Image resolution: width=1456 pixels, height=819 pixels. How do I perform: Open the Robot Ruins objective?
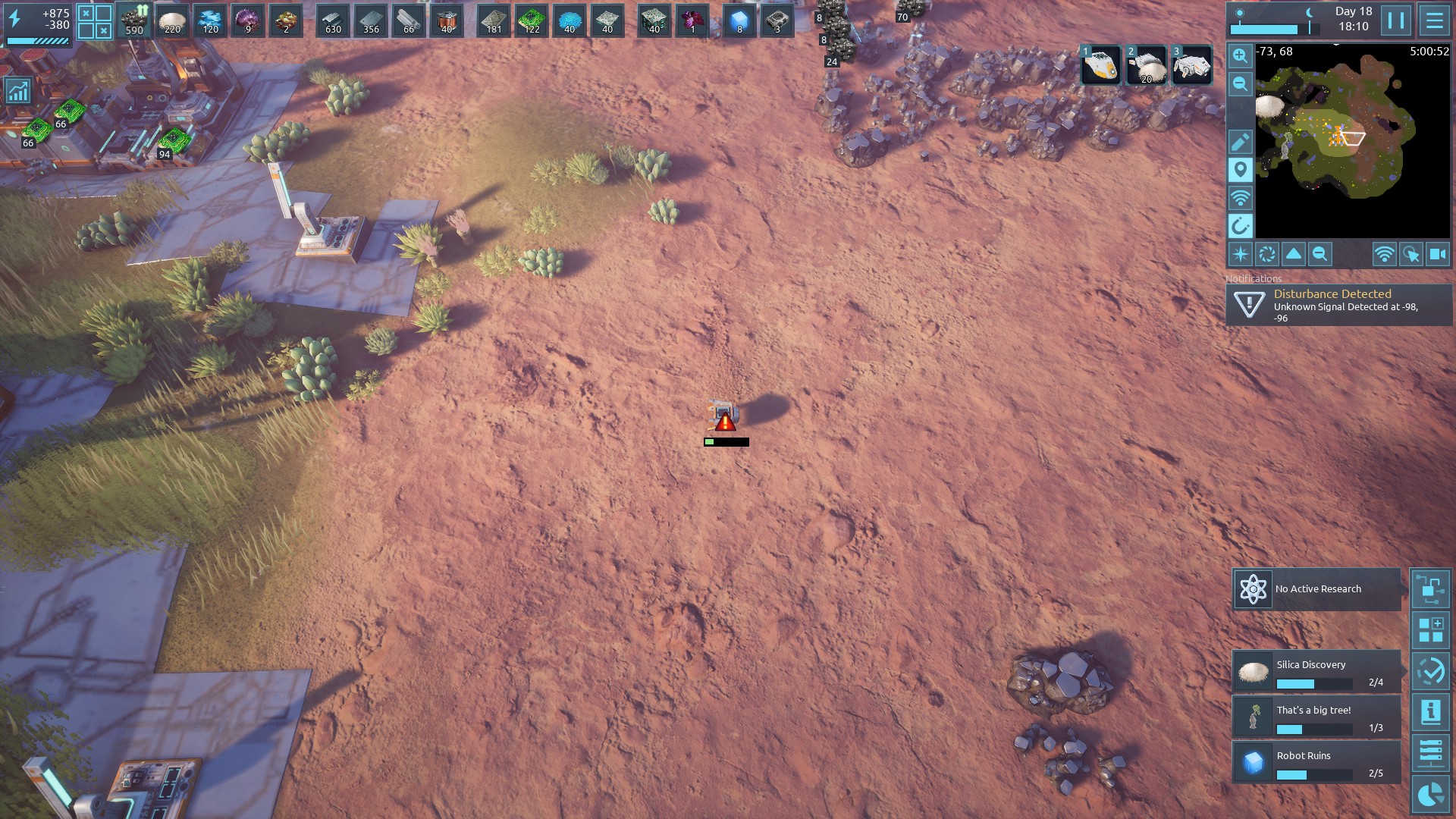[1316, 762]
